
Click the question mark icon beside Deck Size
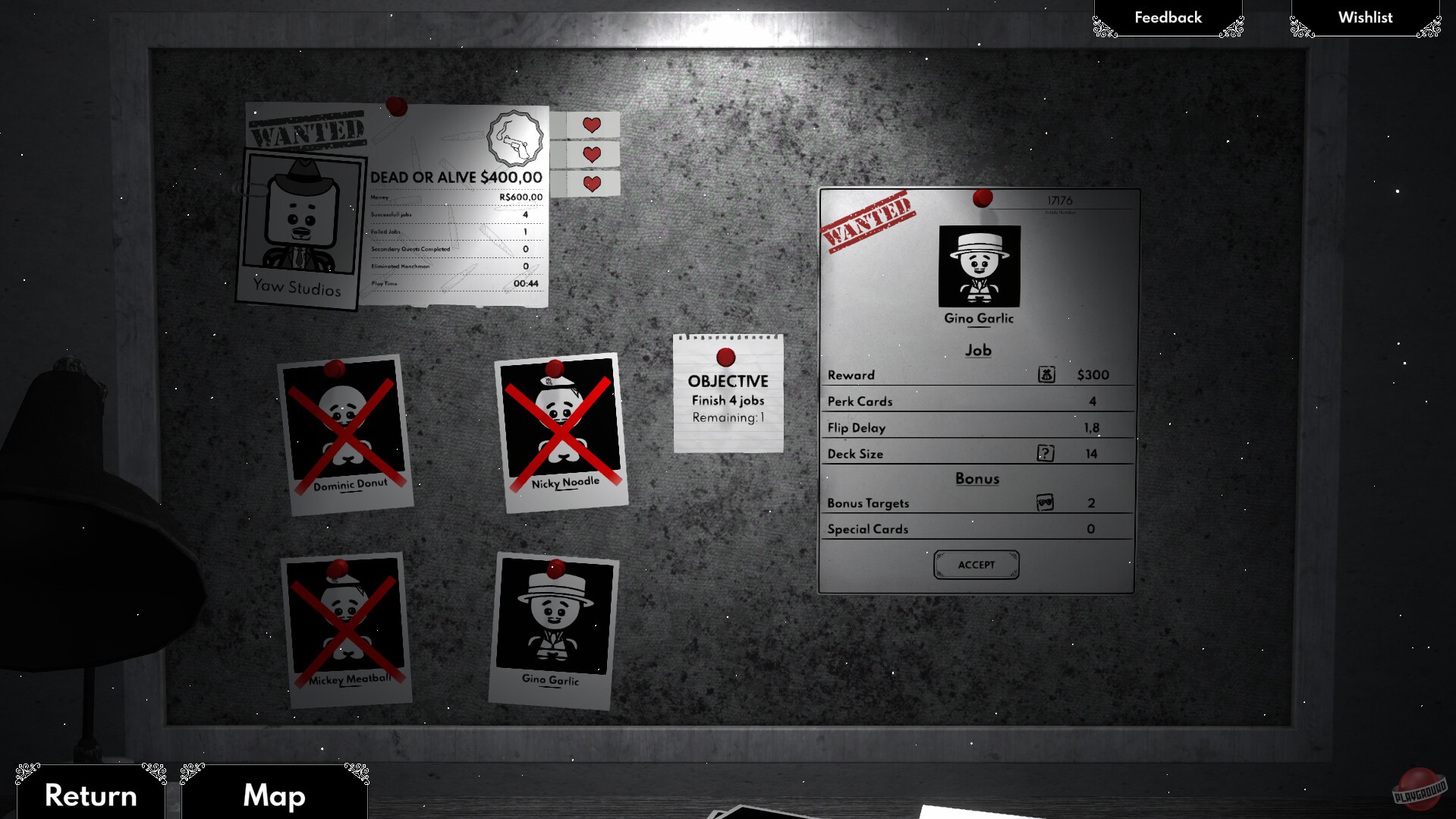tap(1046, 452)
